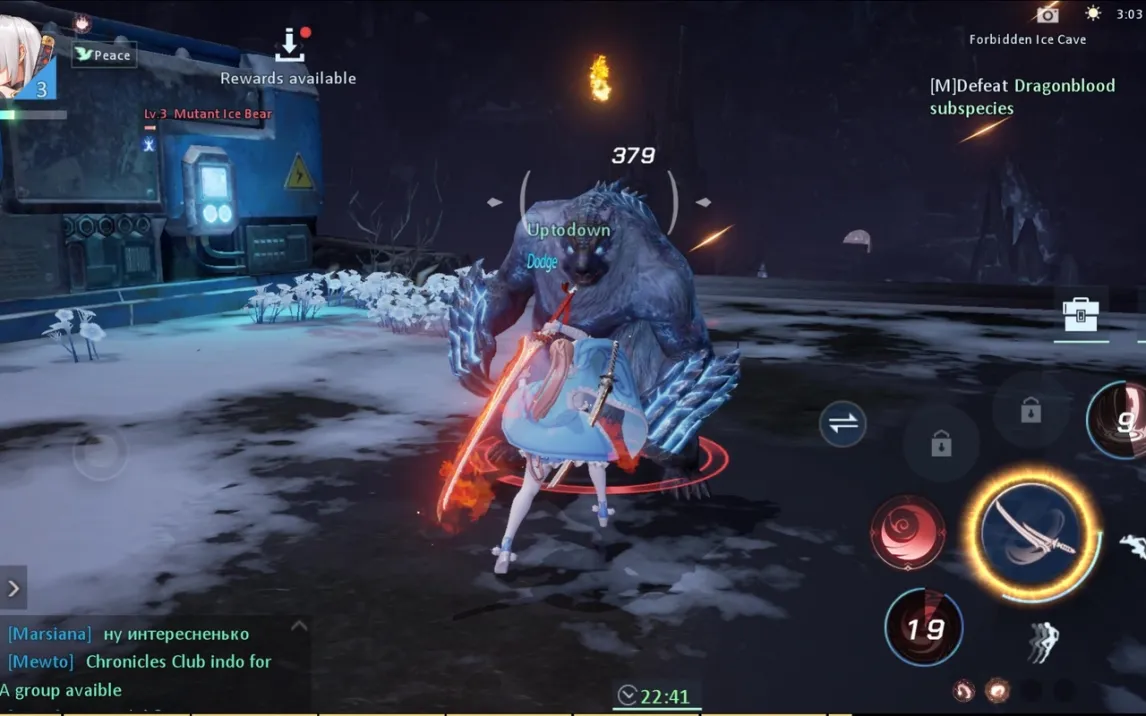Select the Defeat Dragonblood subspecies quest tracker

(x=1021, y=97)
